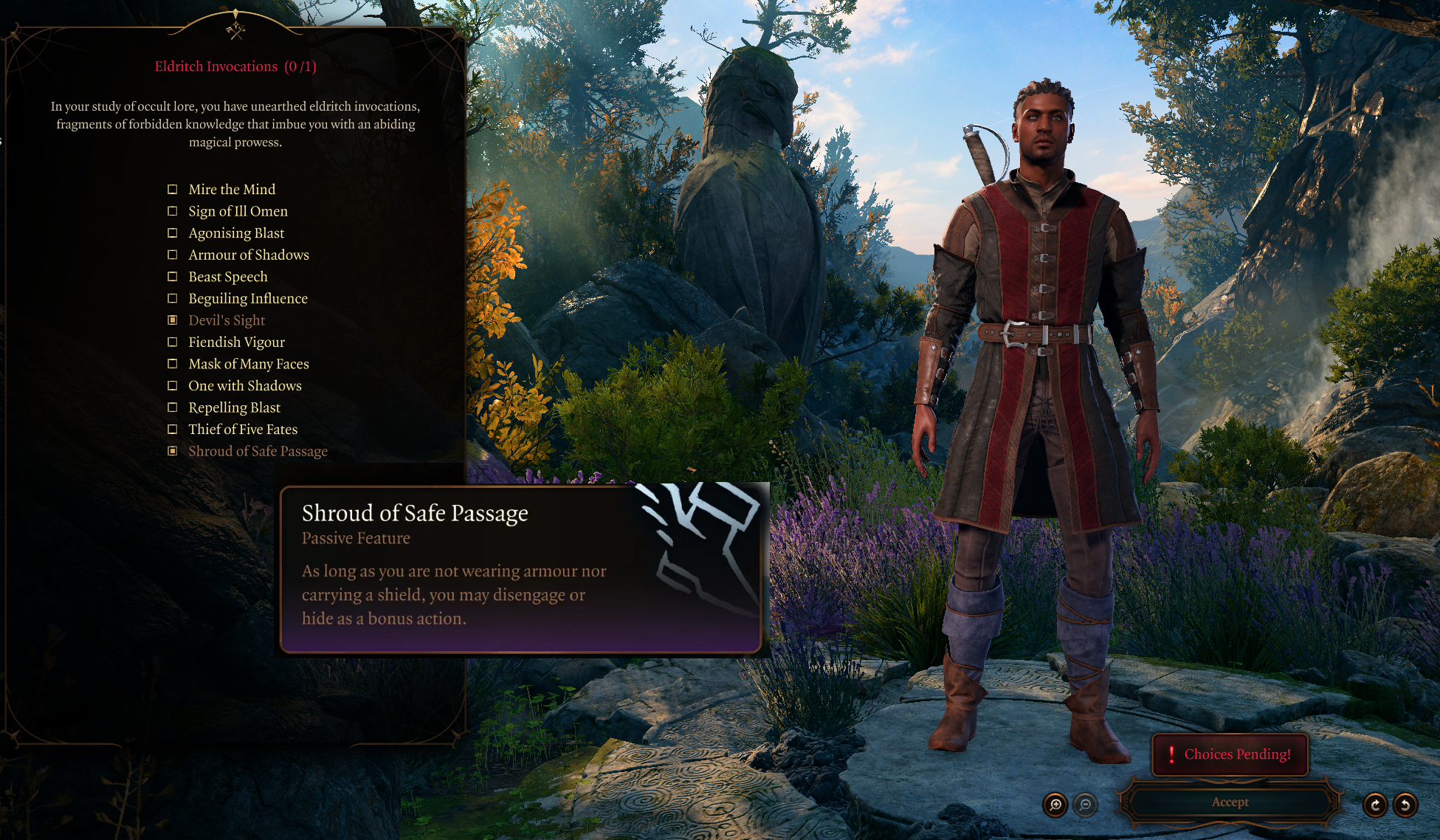Zoom in on the character preview
The height and width of the screenshot is (840, 1440).
pyautogui.click(x=1055, y=805)
